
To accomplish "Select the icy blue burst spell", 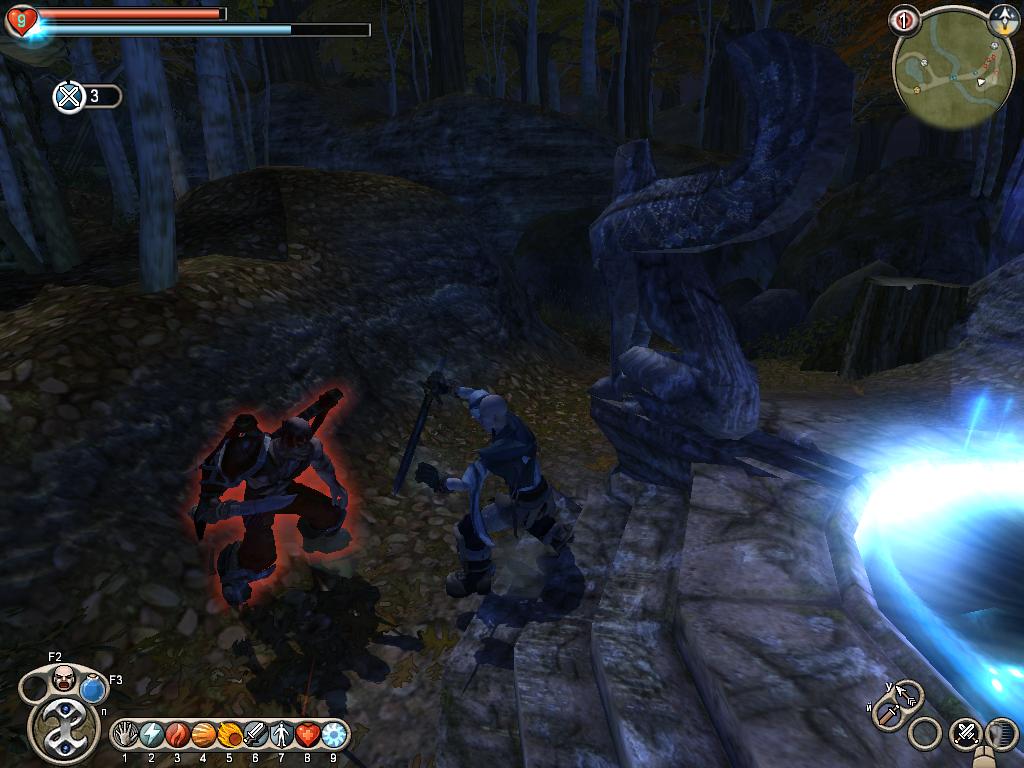I will tap(333, 735).
